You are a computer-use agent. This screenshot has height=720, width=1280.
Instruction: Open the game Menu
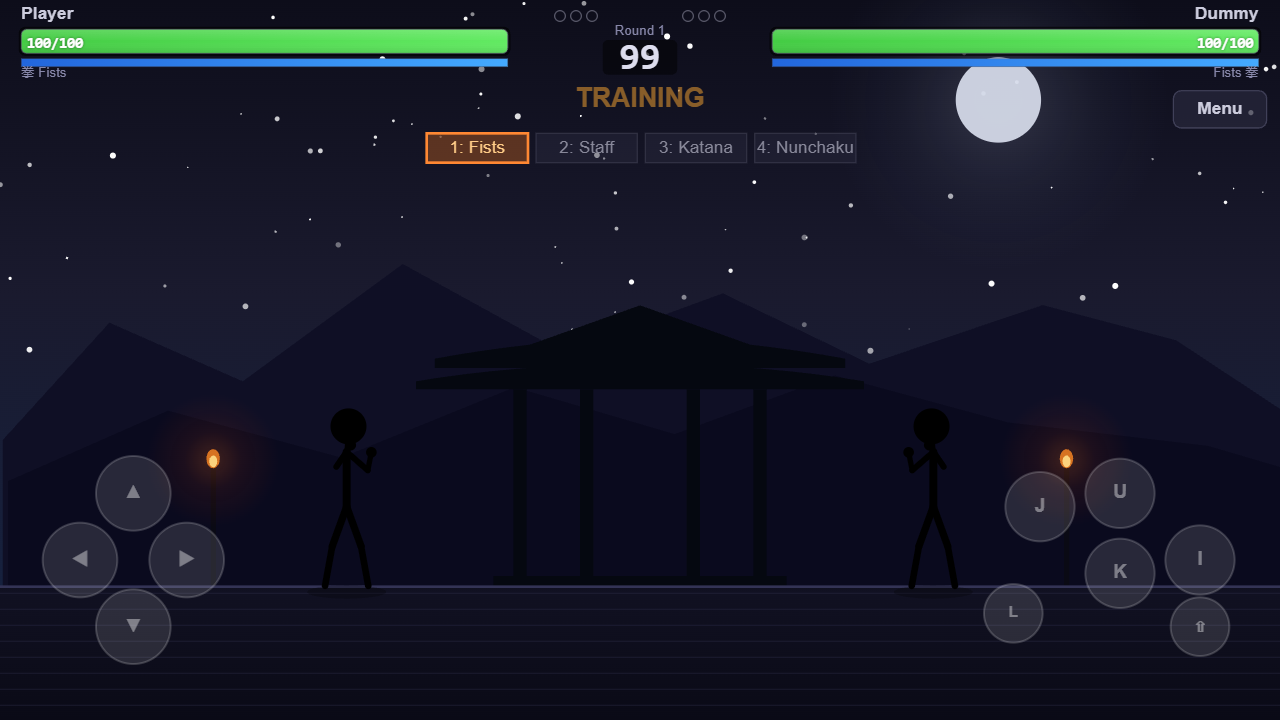tap(1219, 109)
